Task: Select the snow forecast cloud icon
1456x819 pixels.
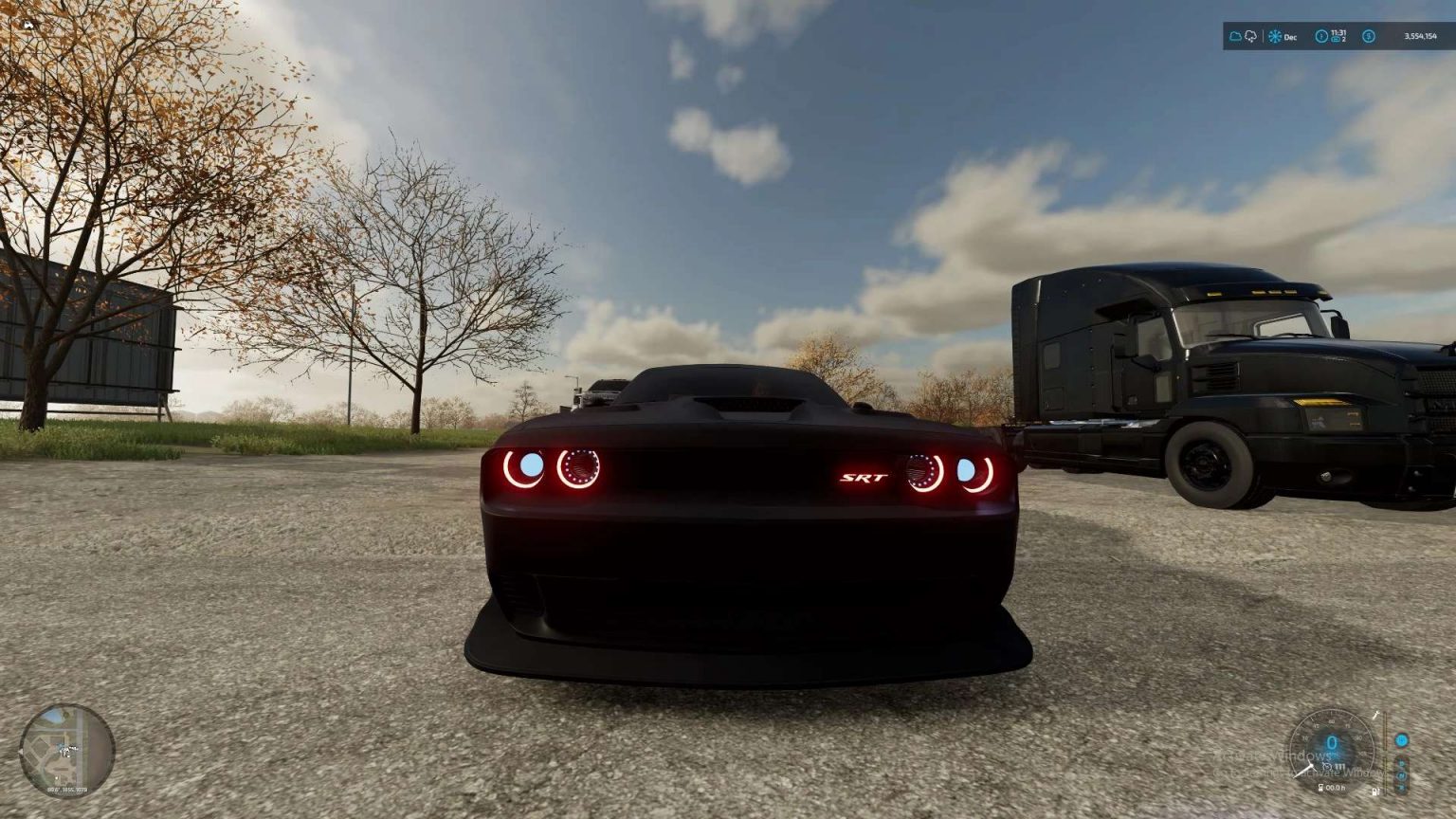Action: pos(1251,36)
